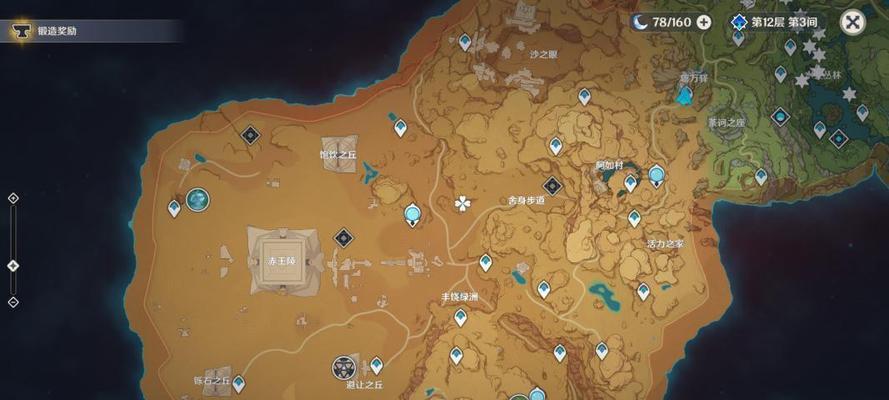Select the domain marker north of 赤王陵
Viewport: 889px width, 400px height.
coord(250,134)
